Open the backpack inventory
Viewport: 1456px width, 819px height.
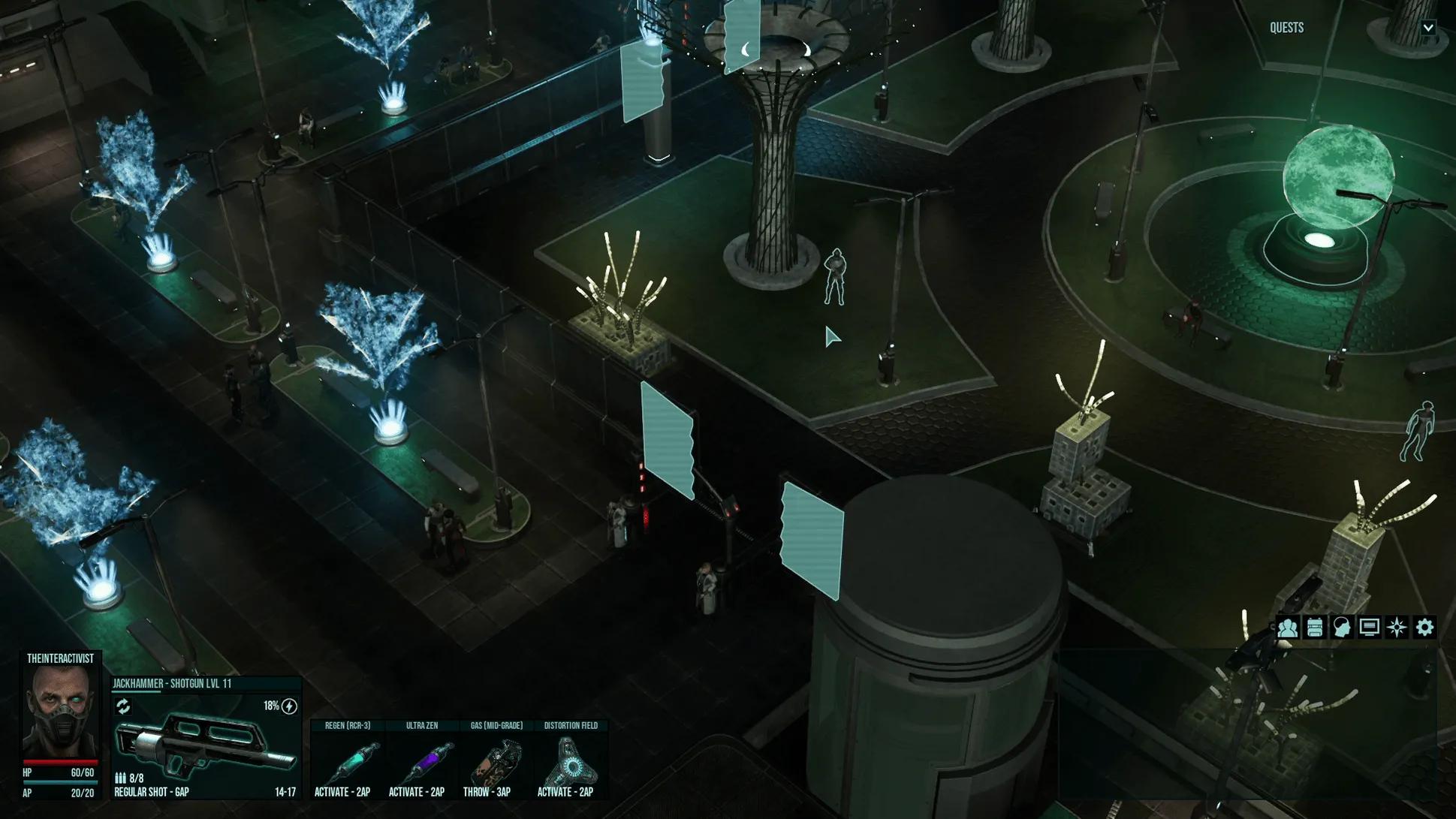tap(1315, 628)
